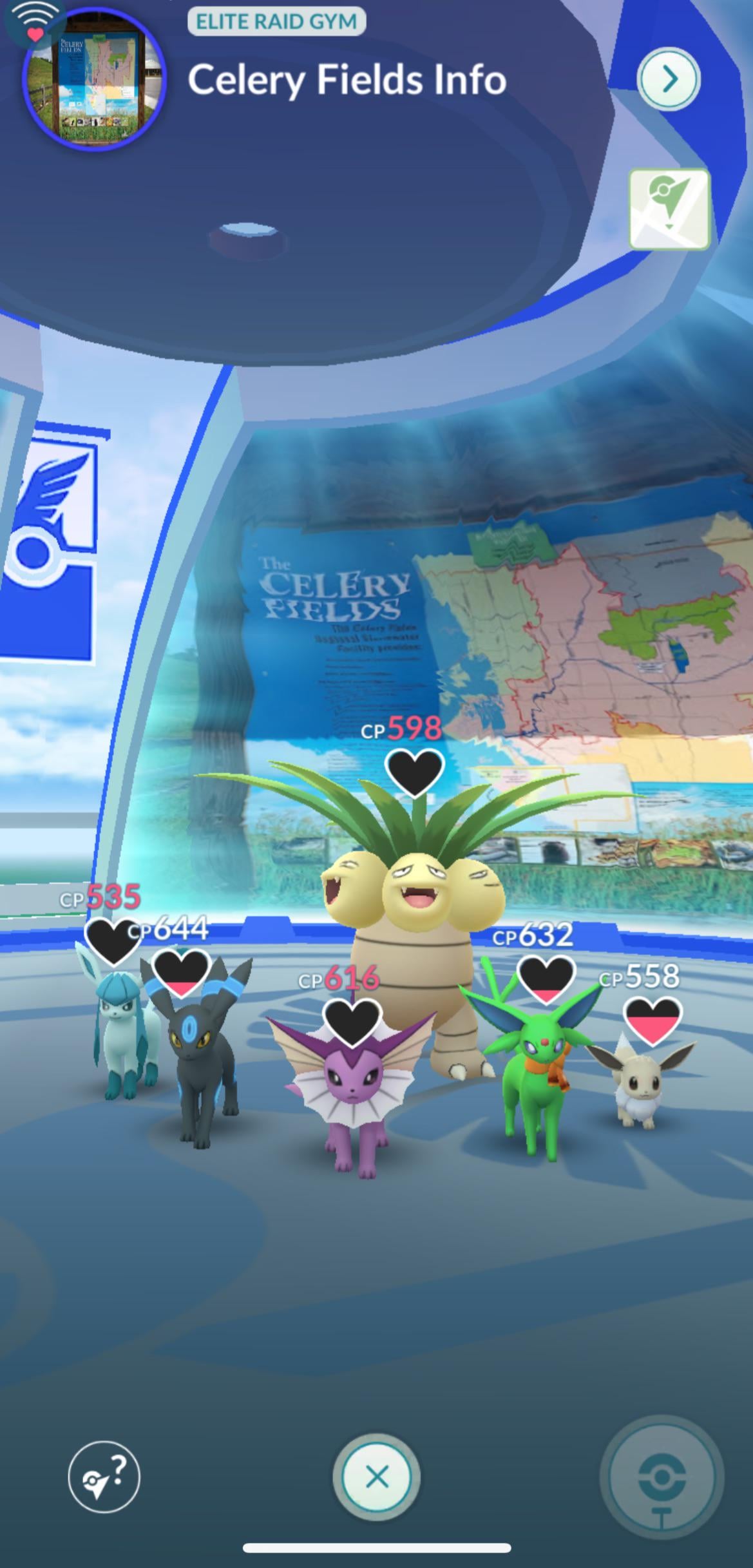Pick the CP 558 Eevee defender

(x=638, y=1082)
